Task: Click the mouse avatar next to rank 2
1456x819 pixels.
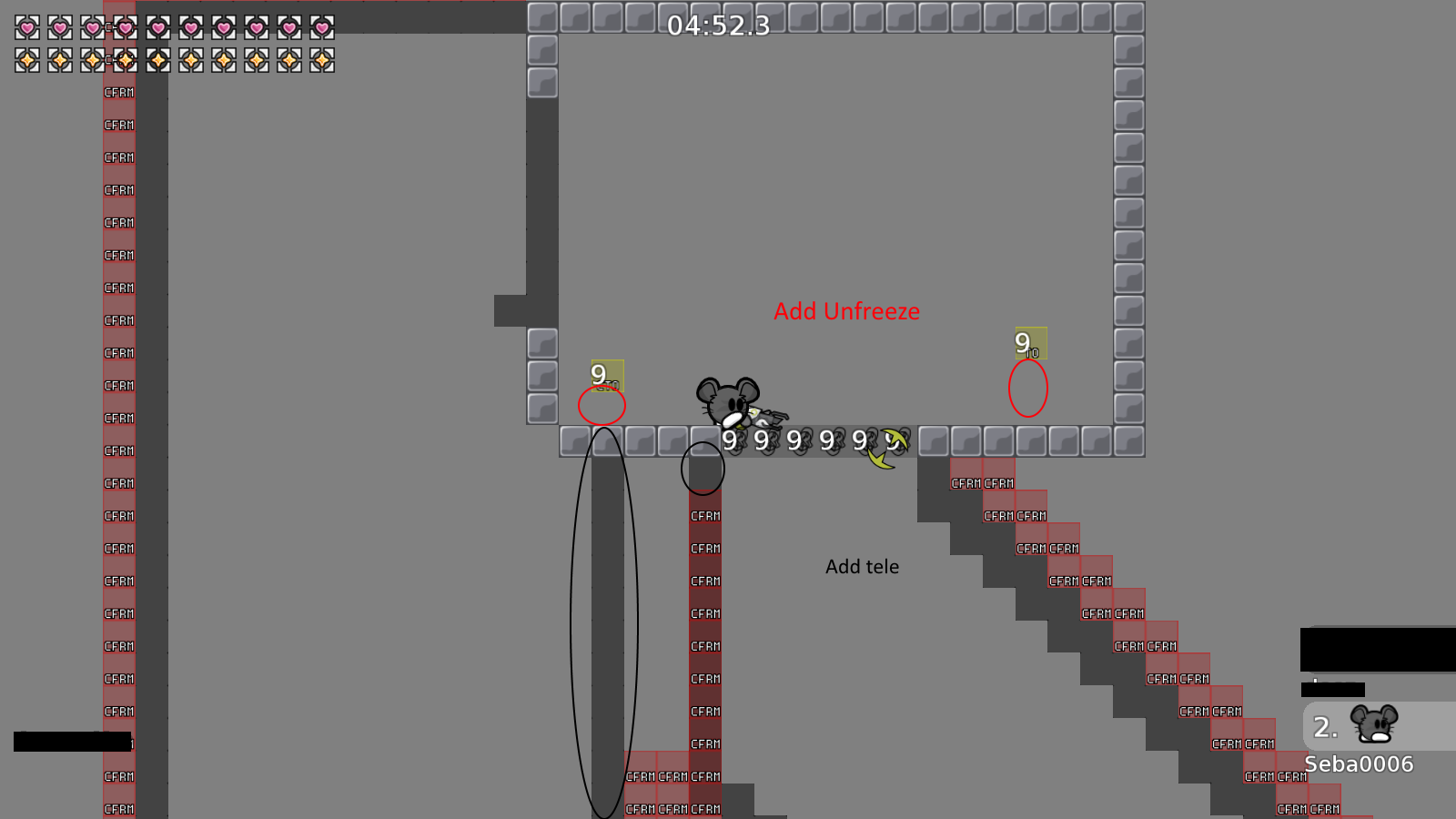Action: pos(1374,723)
